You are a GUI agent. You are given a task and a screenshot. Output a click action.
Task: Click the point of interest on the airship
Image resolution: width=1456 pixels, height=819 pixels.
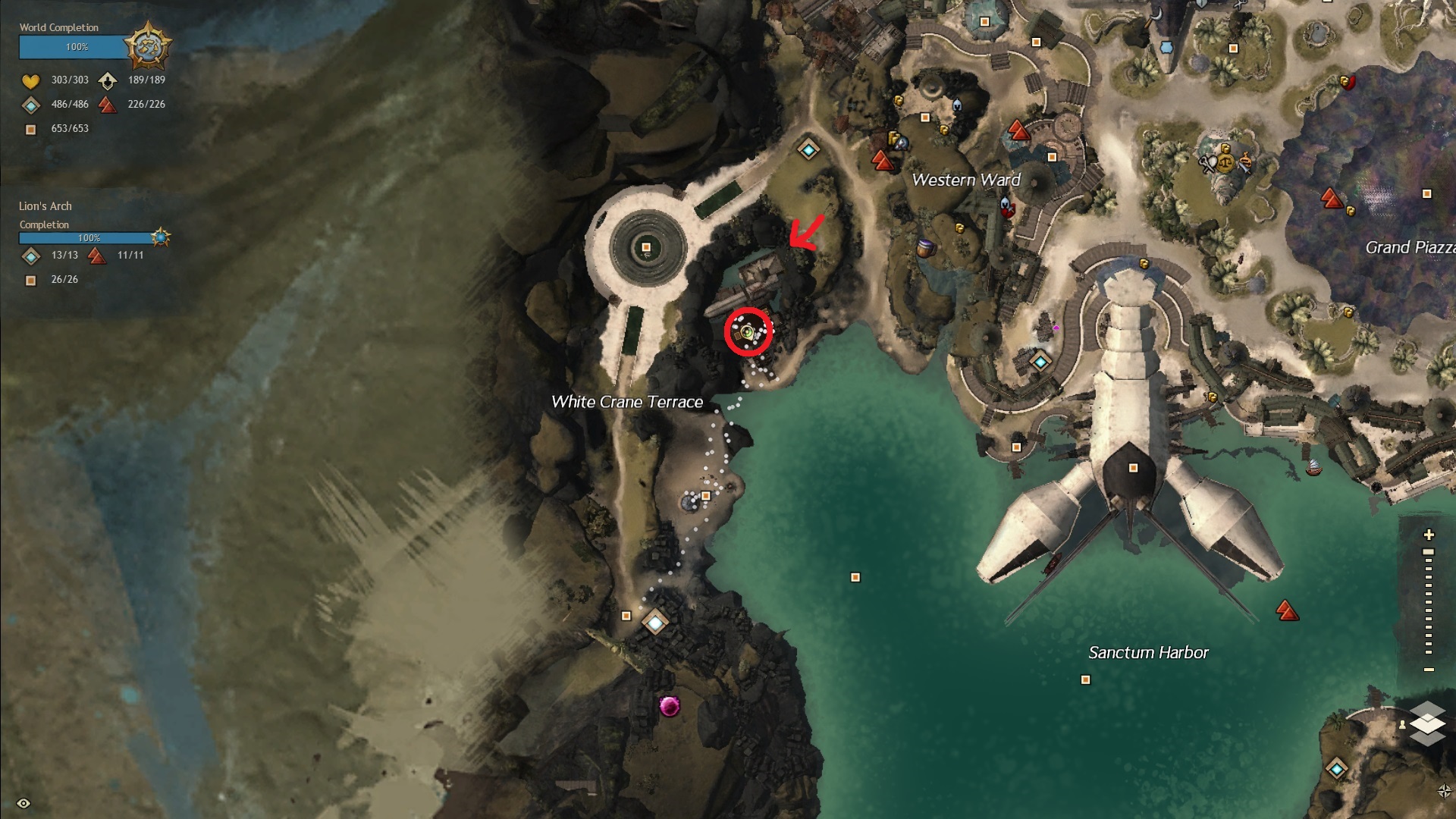tap(1133, 468)
